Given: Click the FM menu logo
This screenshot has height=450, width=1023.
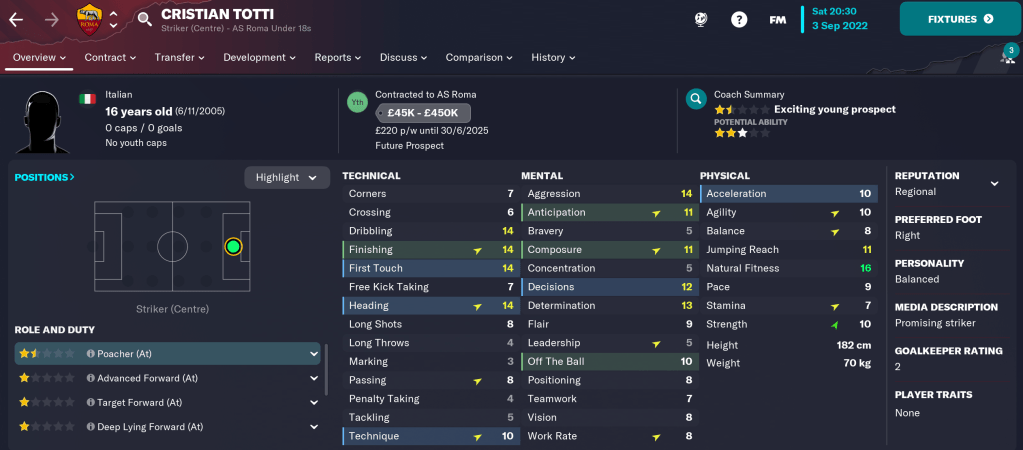Looking at the screenshot, I should click(x=777, y=19).
